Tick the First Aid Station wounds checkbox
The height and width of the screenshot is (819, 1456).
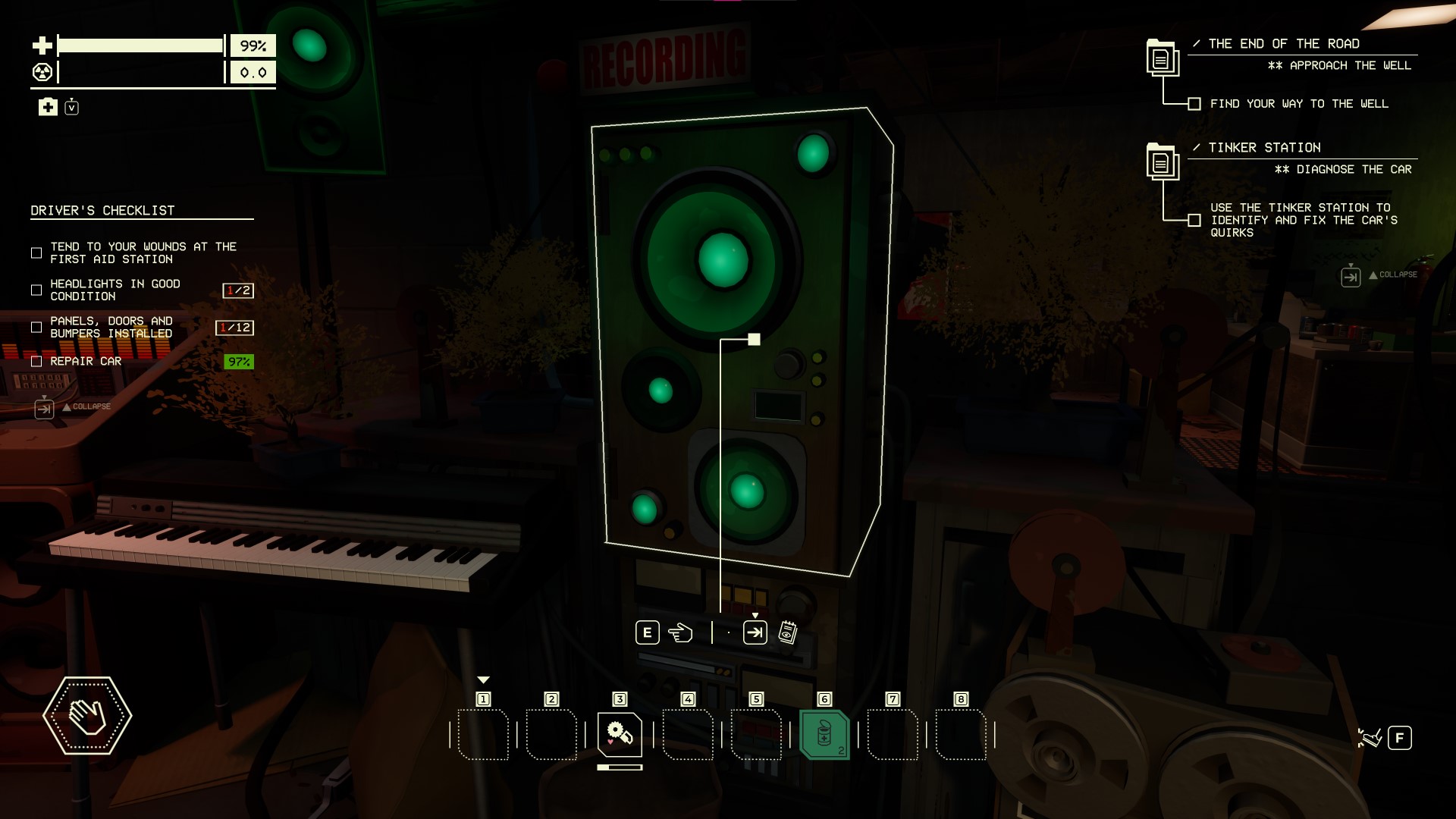coord(36,253)
